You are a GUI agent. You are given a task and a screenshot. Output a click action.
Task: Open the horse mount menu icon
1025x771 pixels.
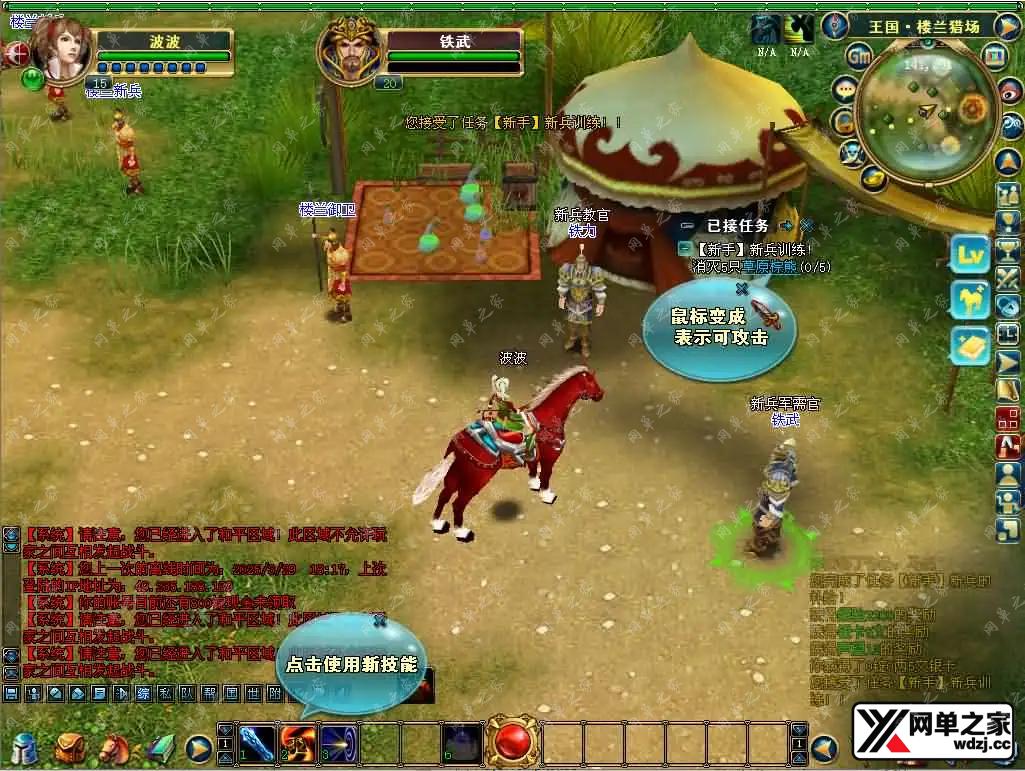tap(114, 748)
